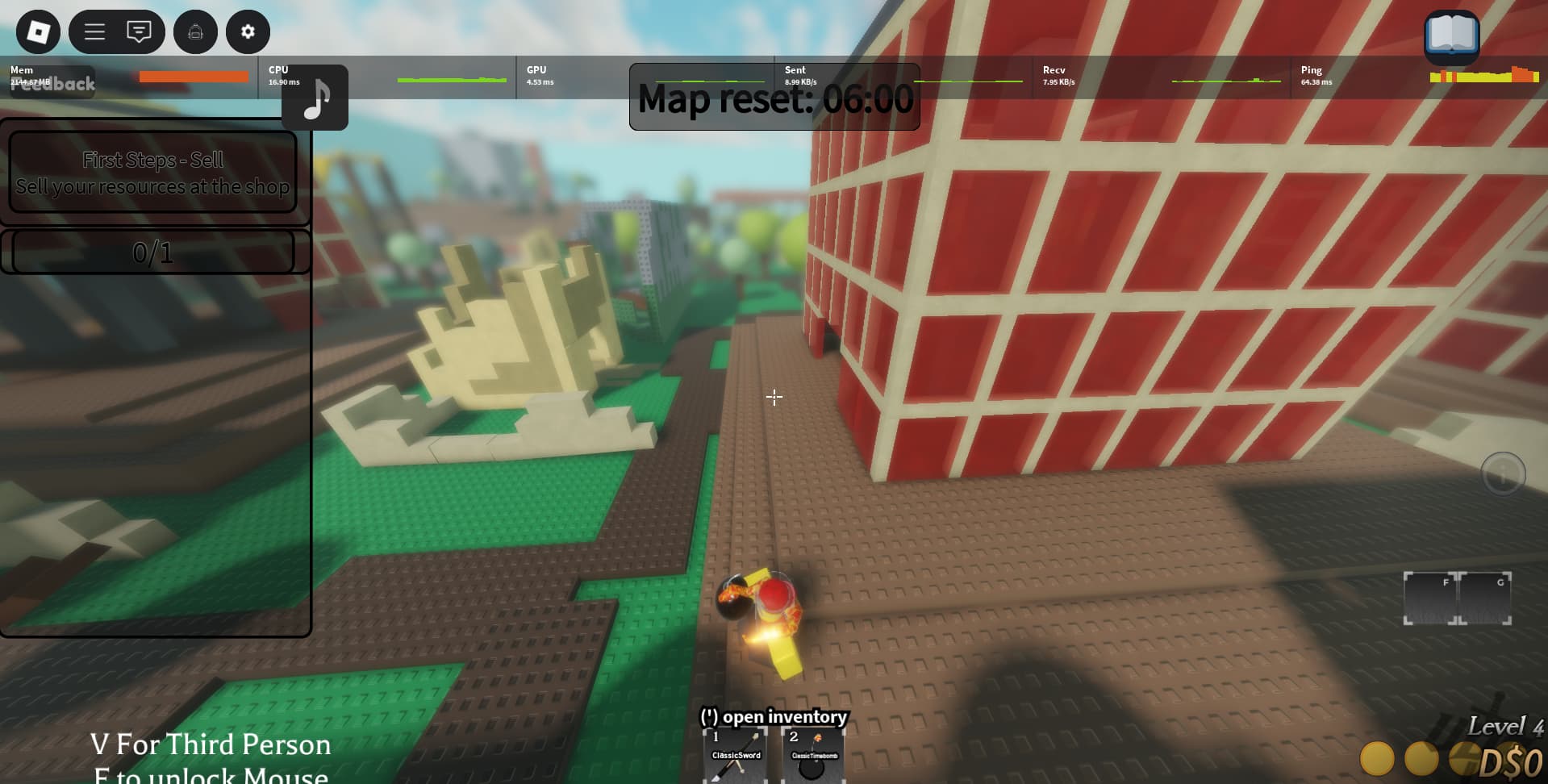
Task: Click the First Steps - Sell quest
Action: 152,173
